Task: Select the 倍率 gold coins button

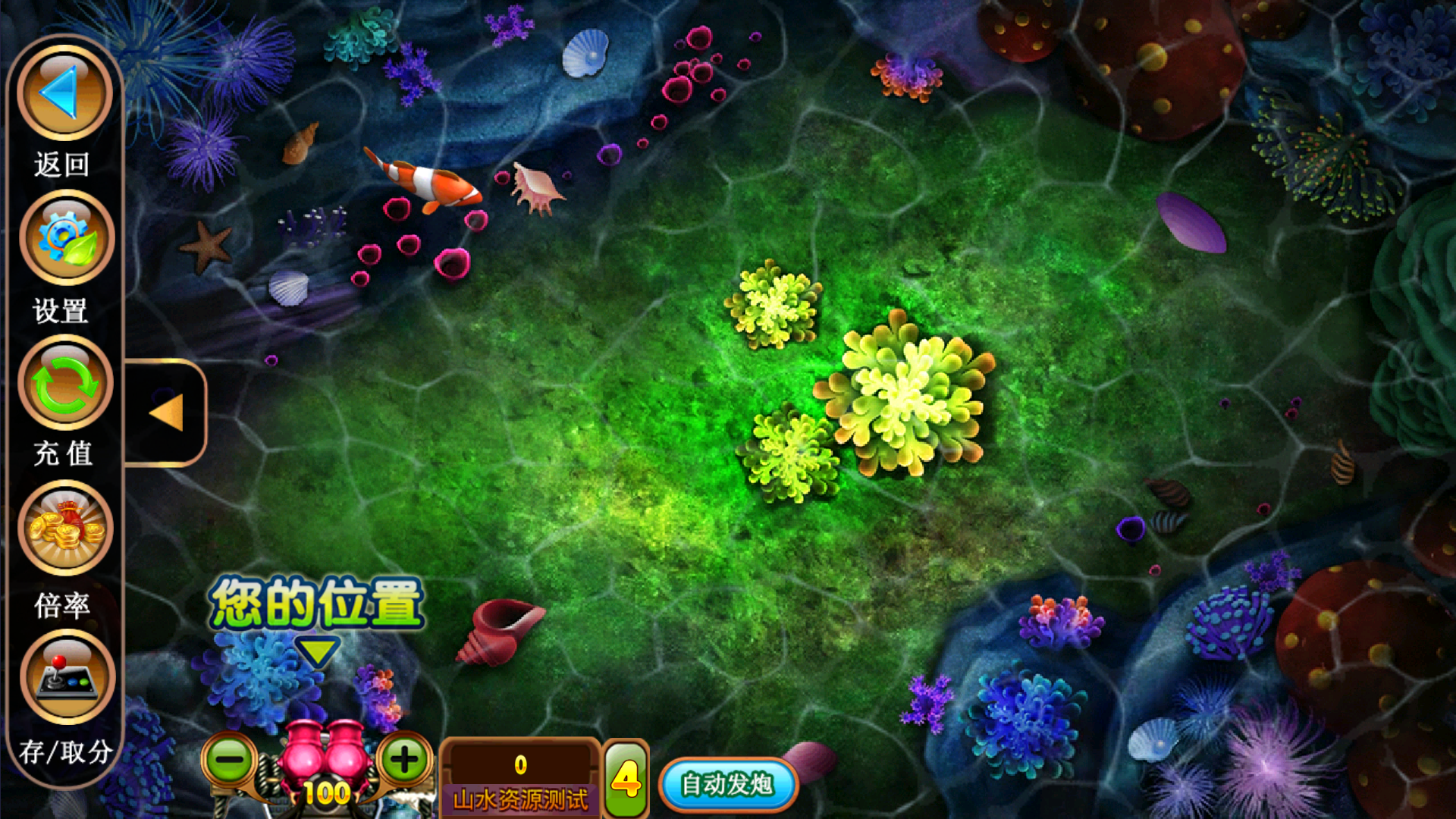Action: coord(65,529)
